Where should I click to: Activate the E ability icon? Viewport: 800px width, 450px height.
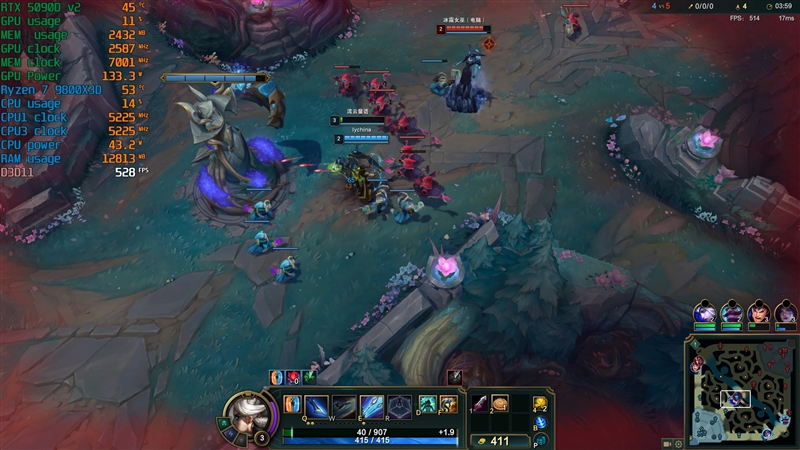(372, 406)
